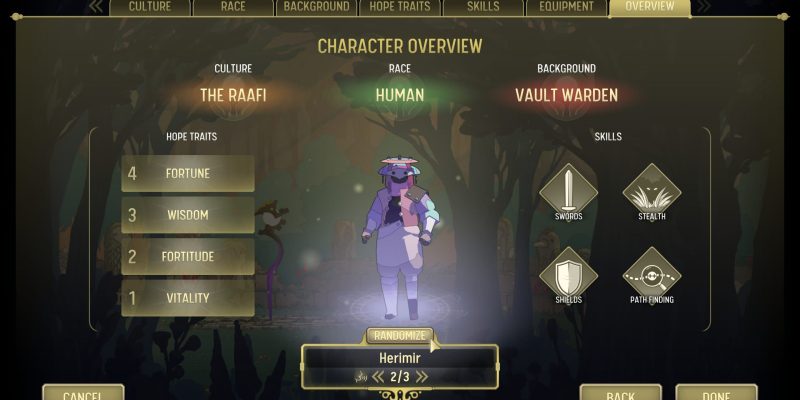Image resolution: width=800 pixels, height=400 pixels.
Task: Select the Vitality hope trait row
Action: point(188,298)
